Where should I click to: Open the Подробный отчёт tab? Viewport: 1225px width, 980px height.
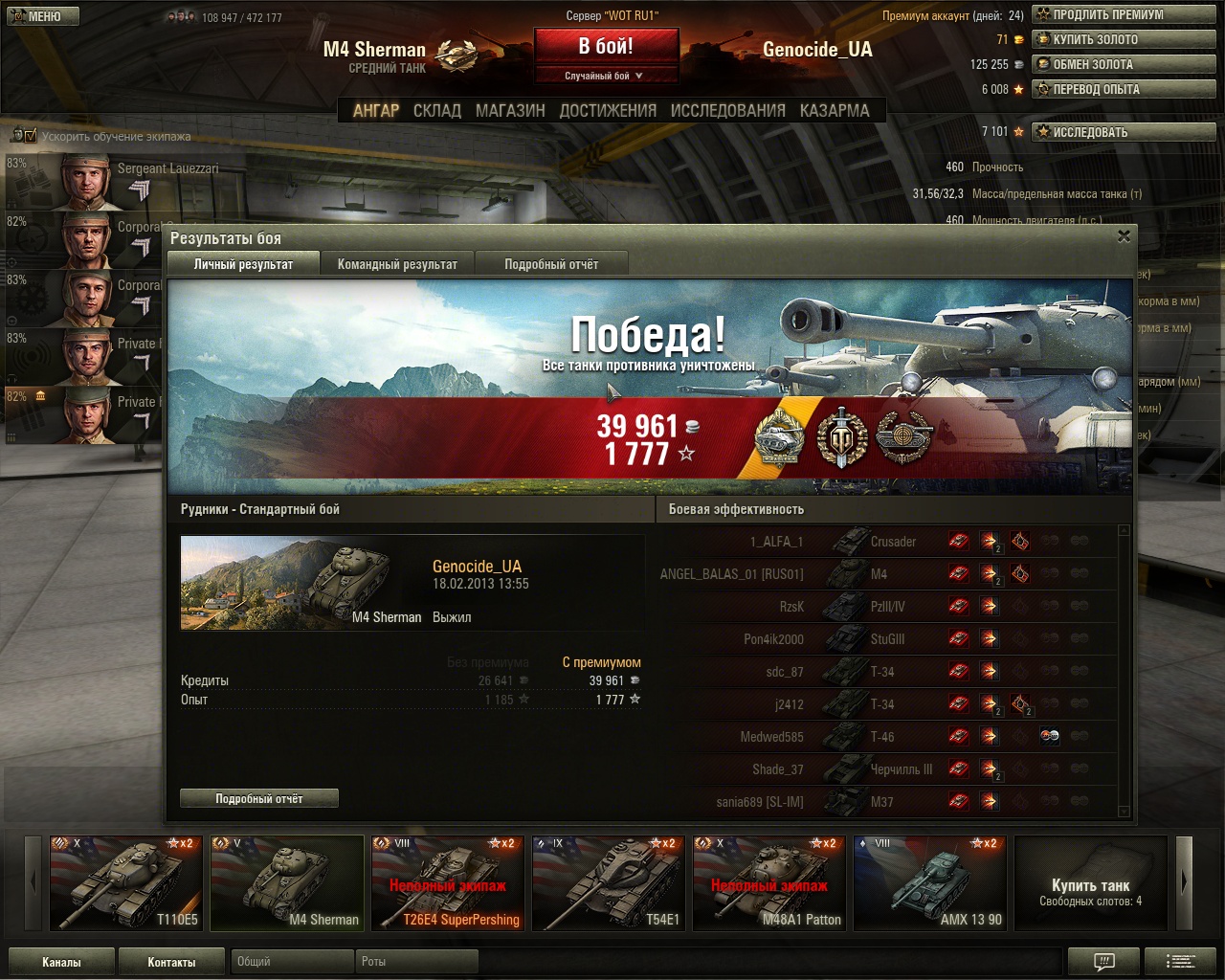551,264
